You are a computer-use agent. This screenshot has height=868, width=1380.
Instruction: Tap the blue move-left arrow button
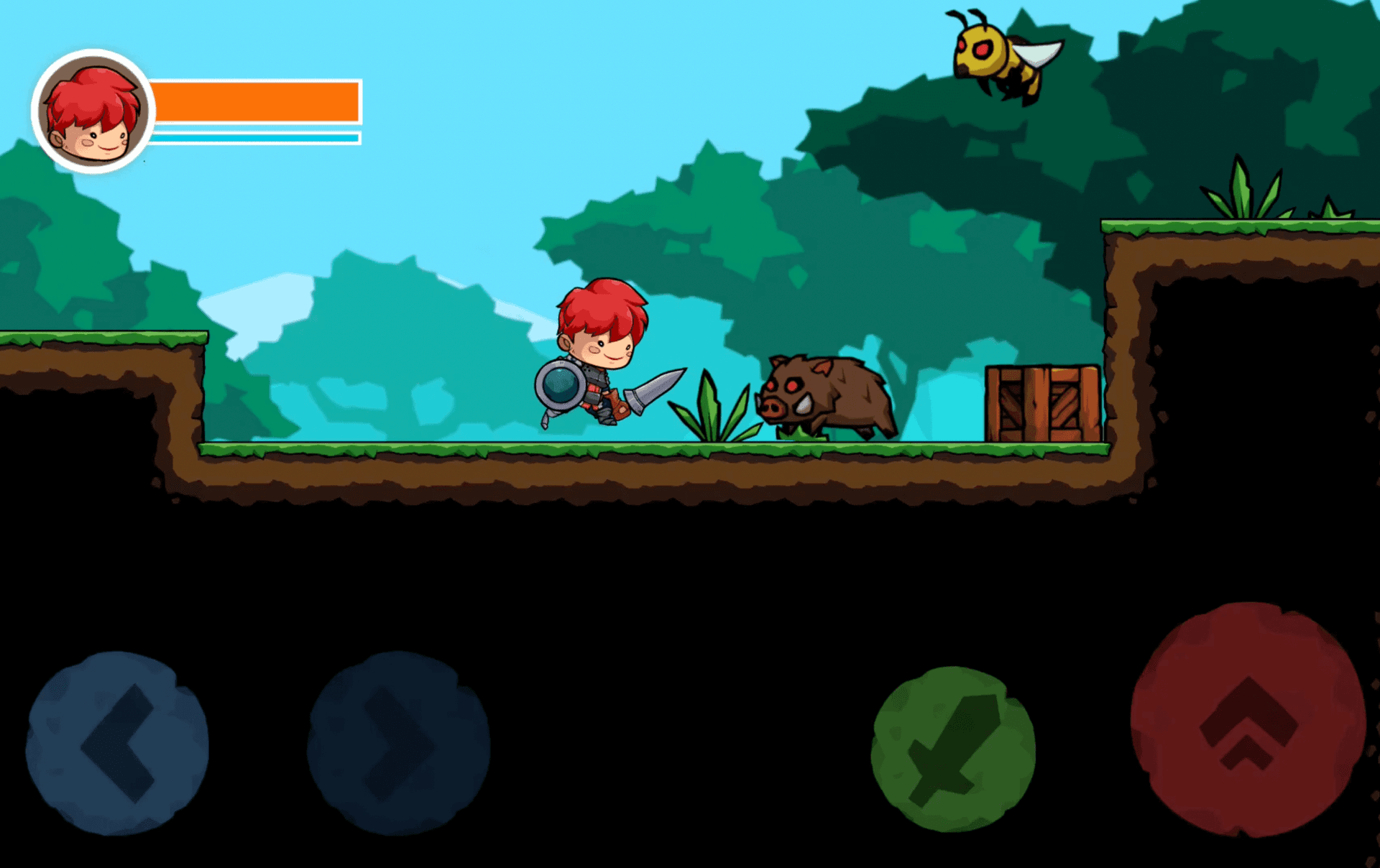[x=117, y=743]
